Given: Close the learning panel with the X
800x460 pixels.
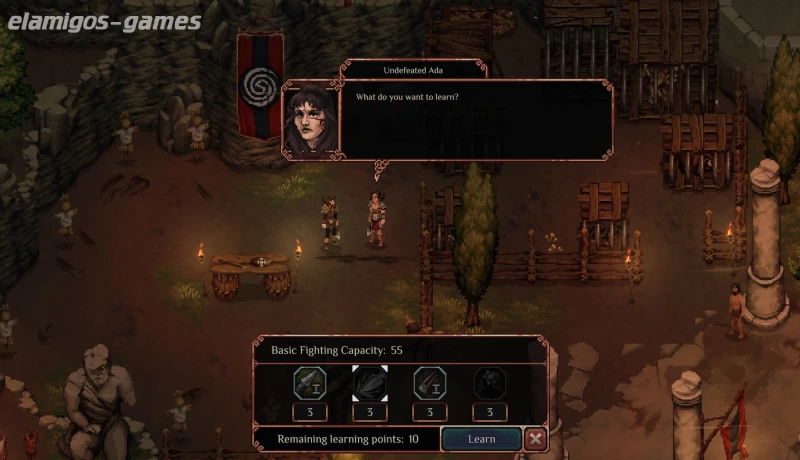Looking at the screenshot, I should click(536, 439).
